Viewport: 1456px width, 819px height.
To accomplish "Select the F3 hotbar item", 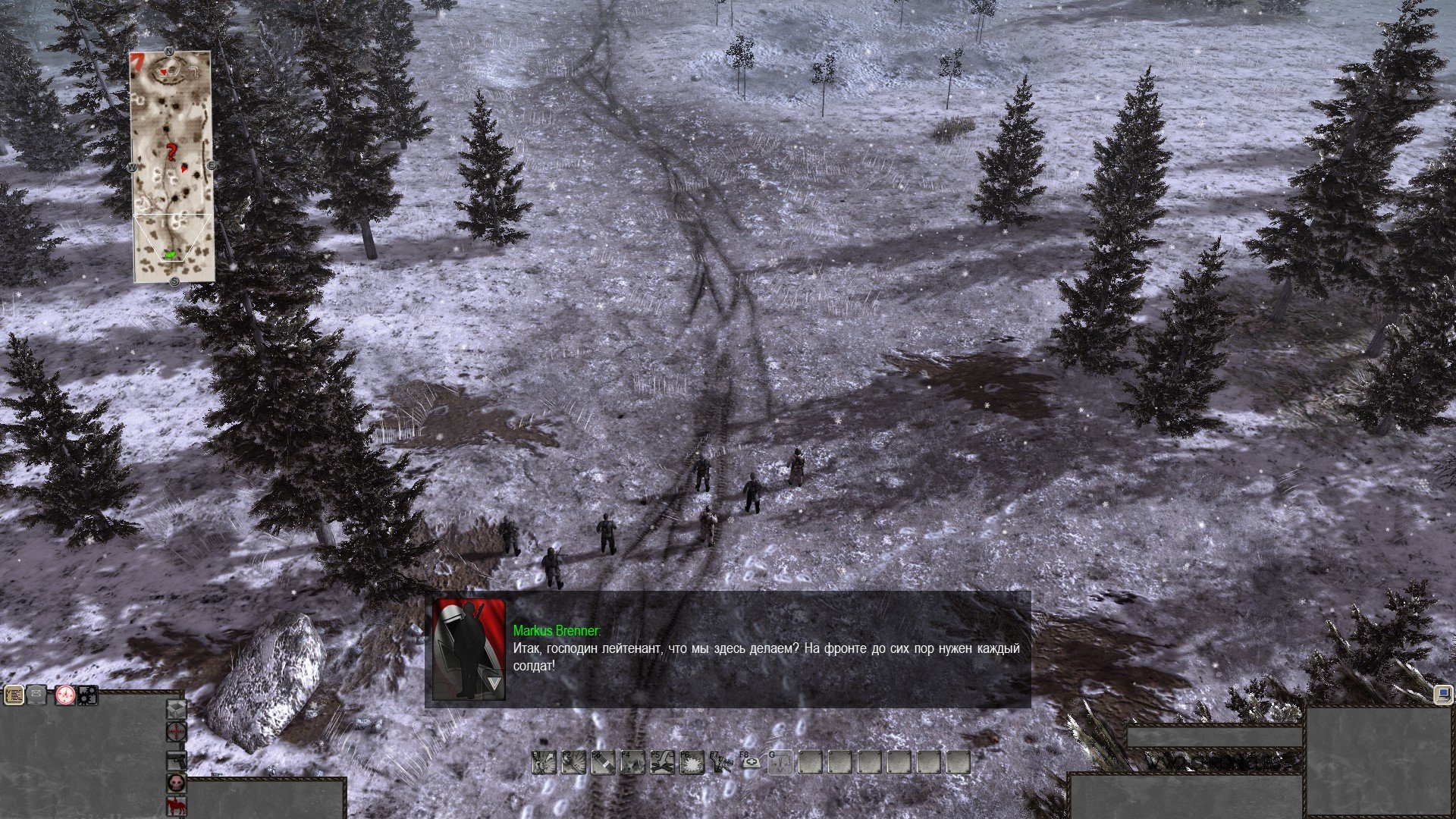I will tap(603, 763).
